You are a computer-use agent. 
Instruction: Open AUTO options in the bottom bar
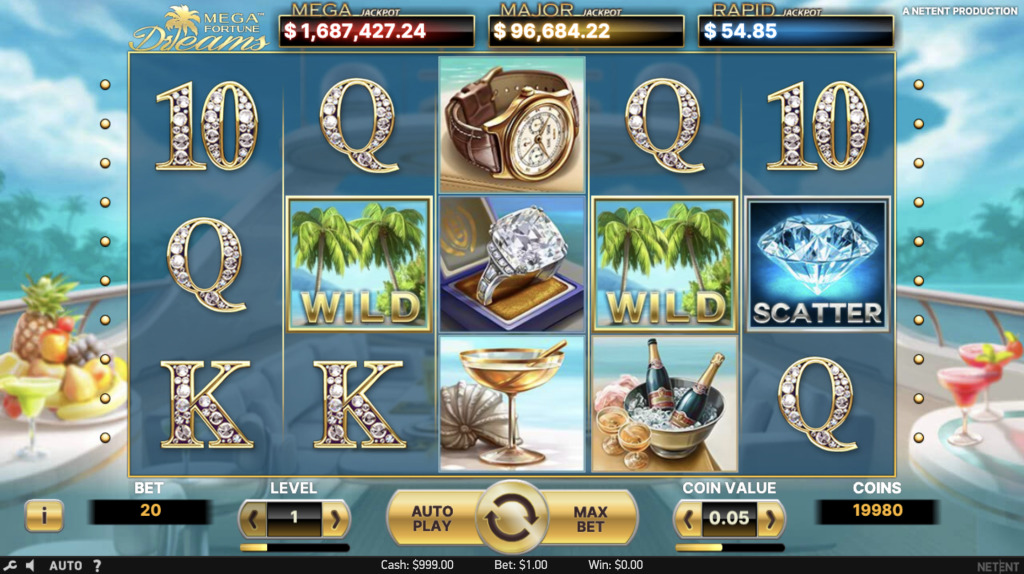pyautogui.click(x=66, y=566)
